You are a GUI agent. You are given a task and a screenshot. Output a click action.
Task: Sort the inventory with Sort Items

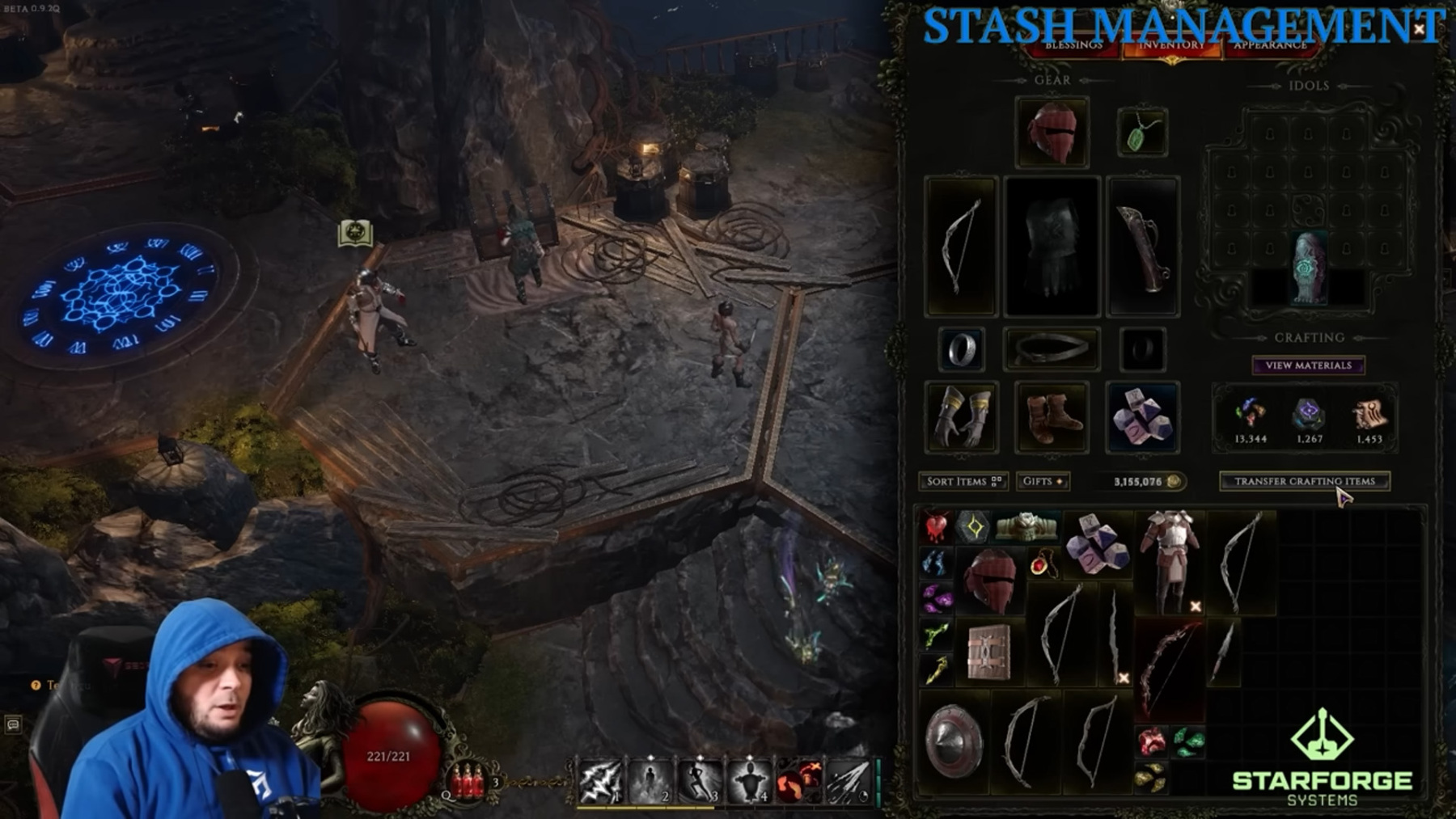pyautogui.click(x=963, y=481)
